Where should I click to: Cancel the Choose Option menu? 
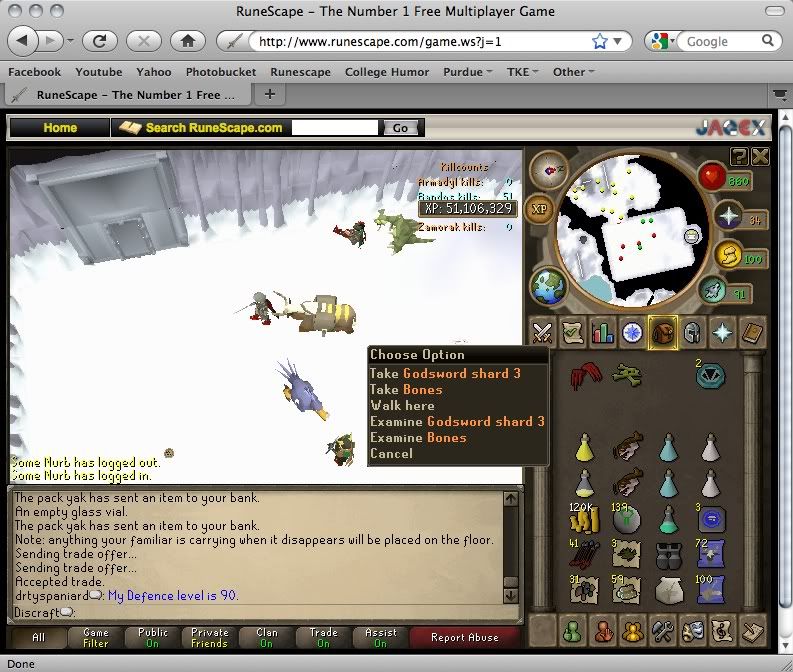tap(391, 453)
